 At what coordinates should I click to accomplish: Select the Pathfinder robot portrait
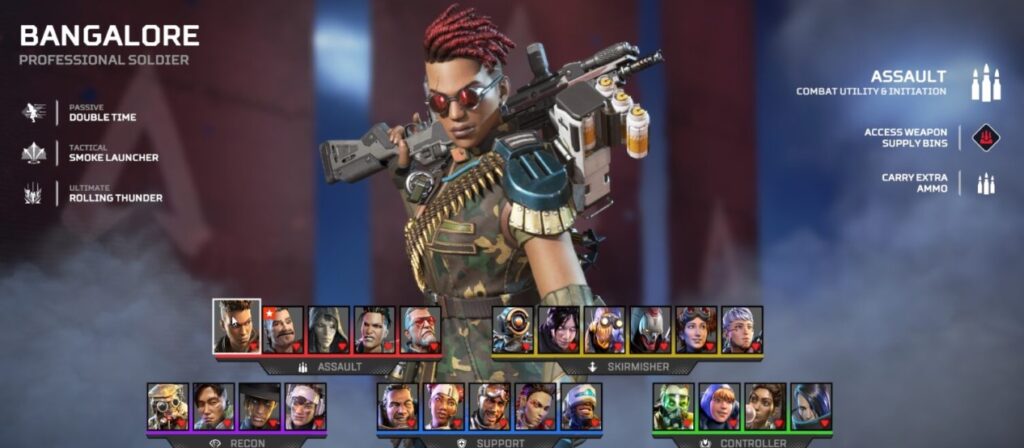(x=513, y=329)
